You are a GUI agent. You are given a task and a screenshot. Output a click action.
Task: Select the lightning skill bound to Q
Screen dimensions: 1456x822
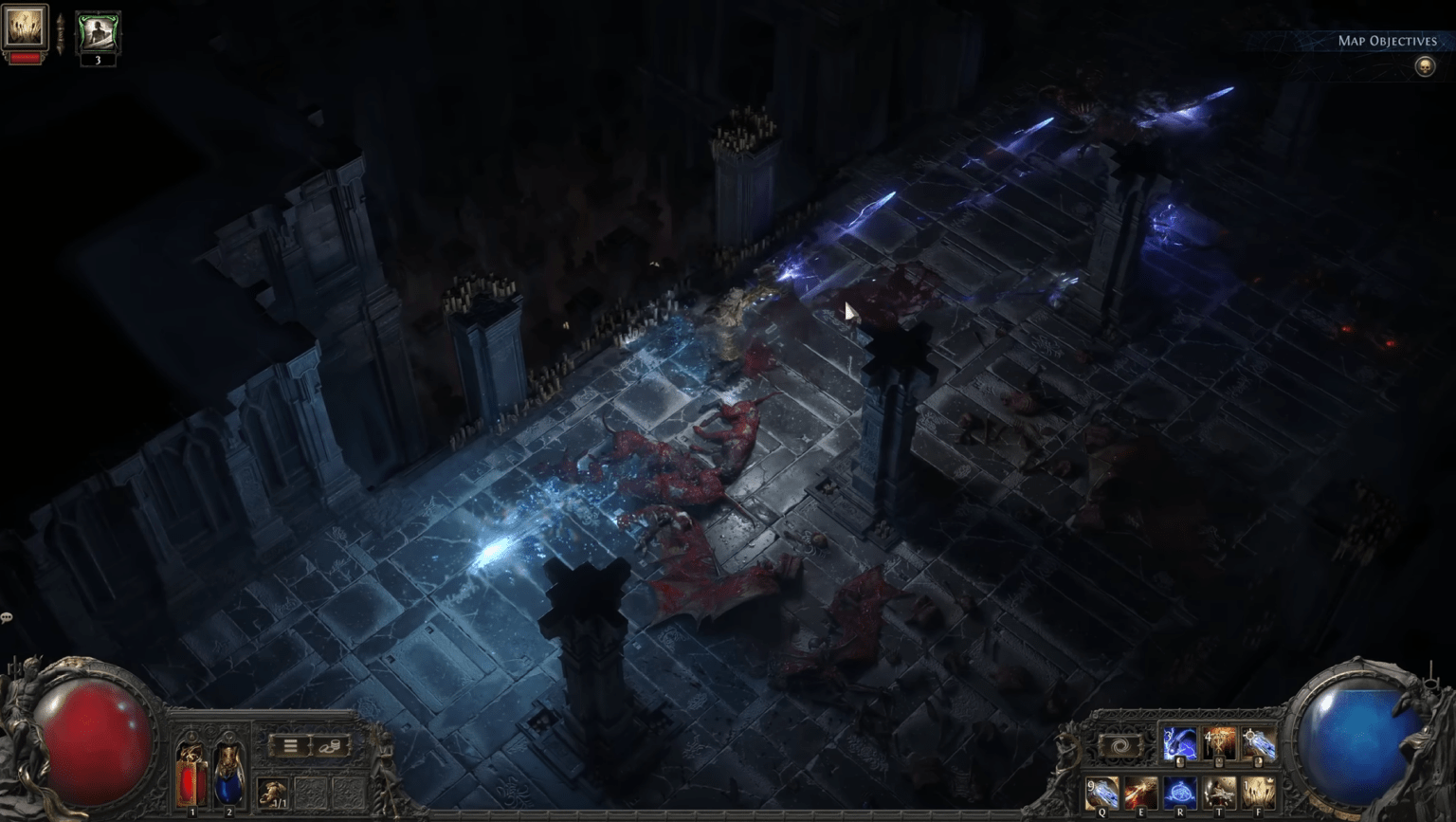coord(1102,792)
